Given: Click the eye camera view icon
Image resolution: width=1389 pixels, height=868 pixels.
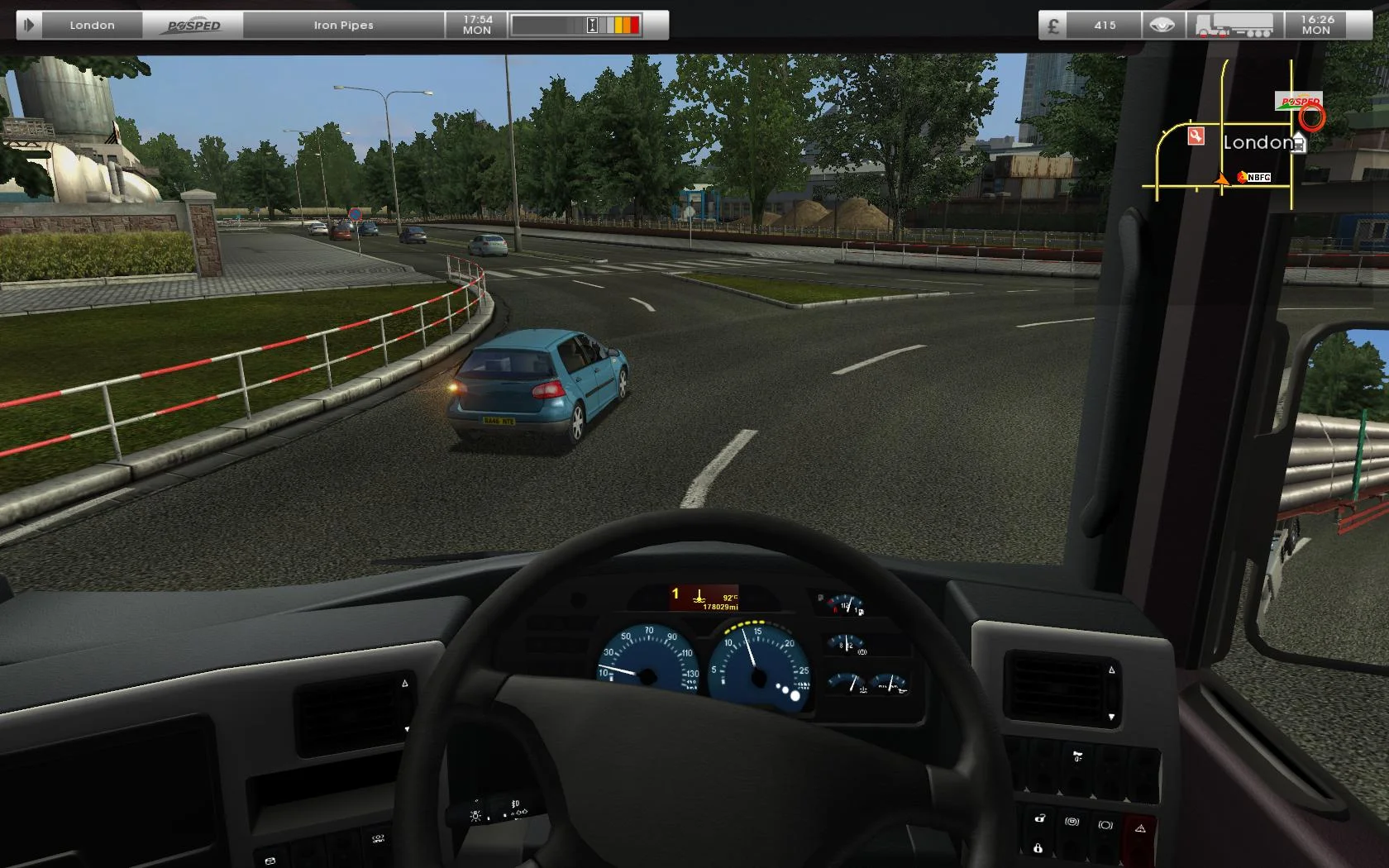Looking at the screenshot, I should coord(1161,25).
